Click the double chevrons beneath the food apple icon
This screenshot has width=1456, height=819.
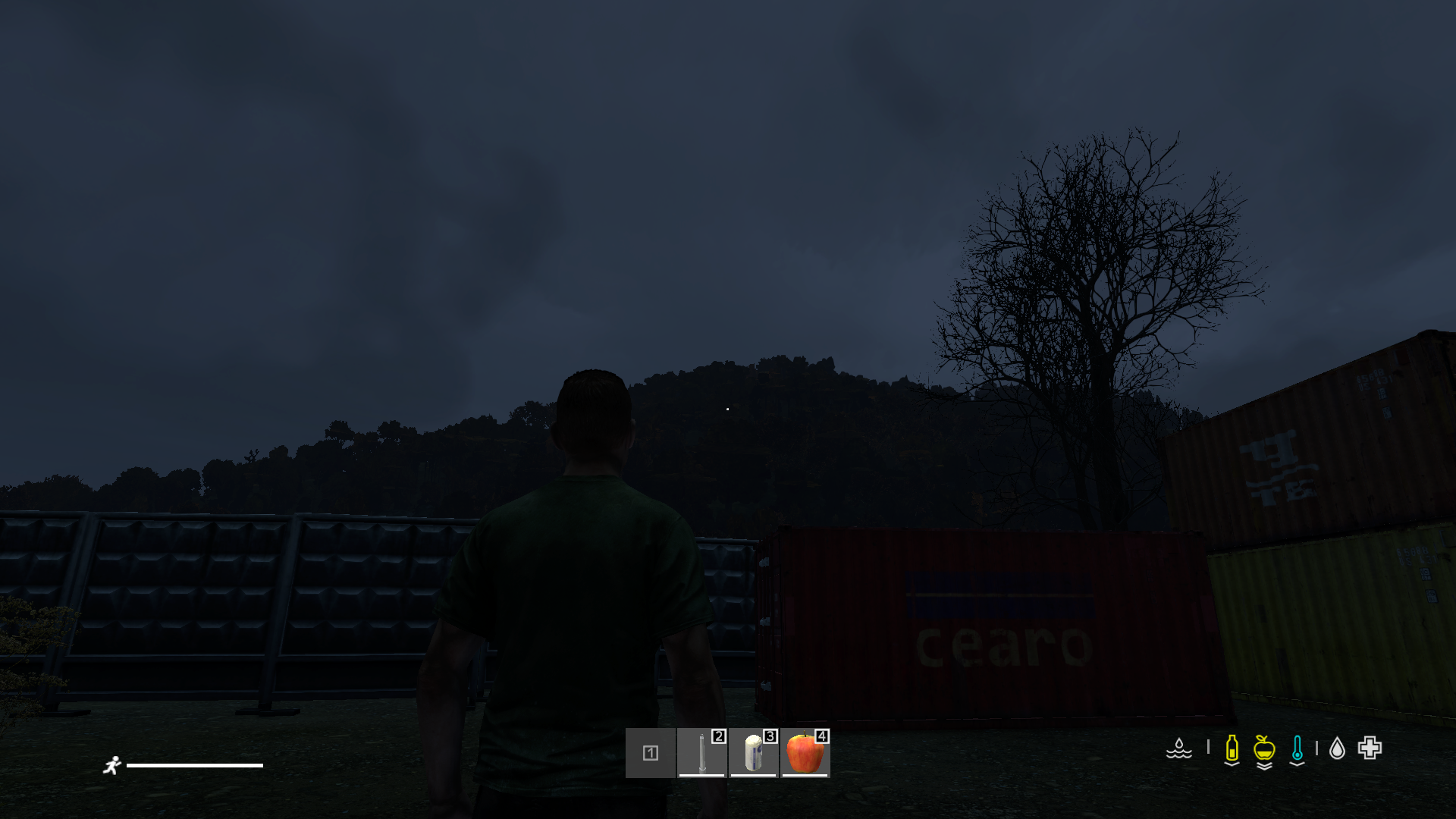click(1264, 767)
